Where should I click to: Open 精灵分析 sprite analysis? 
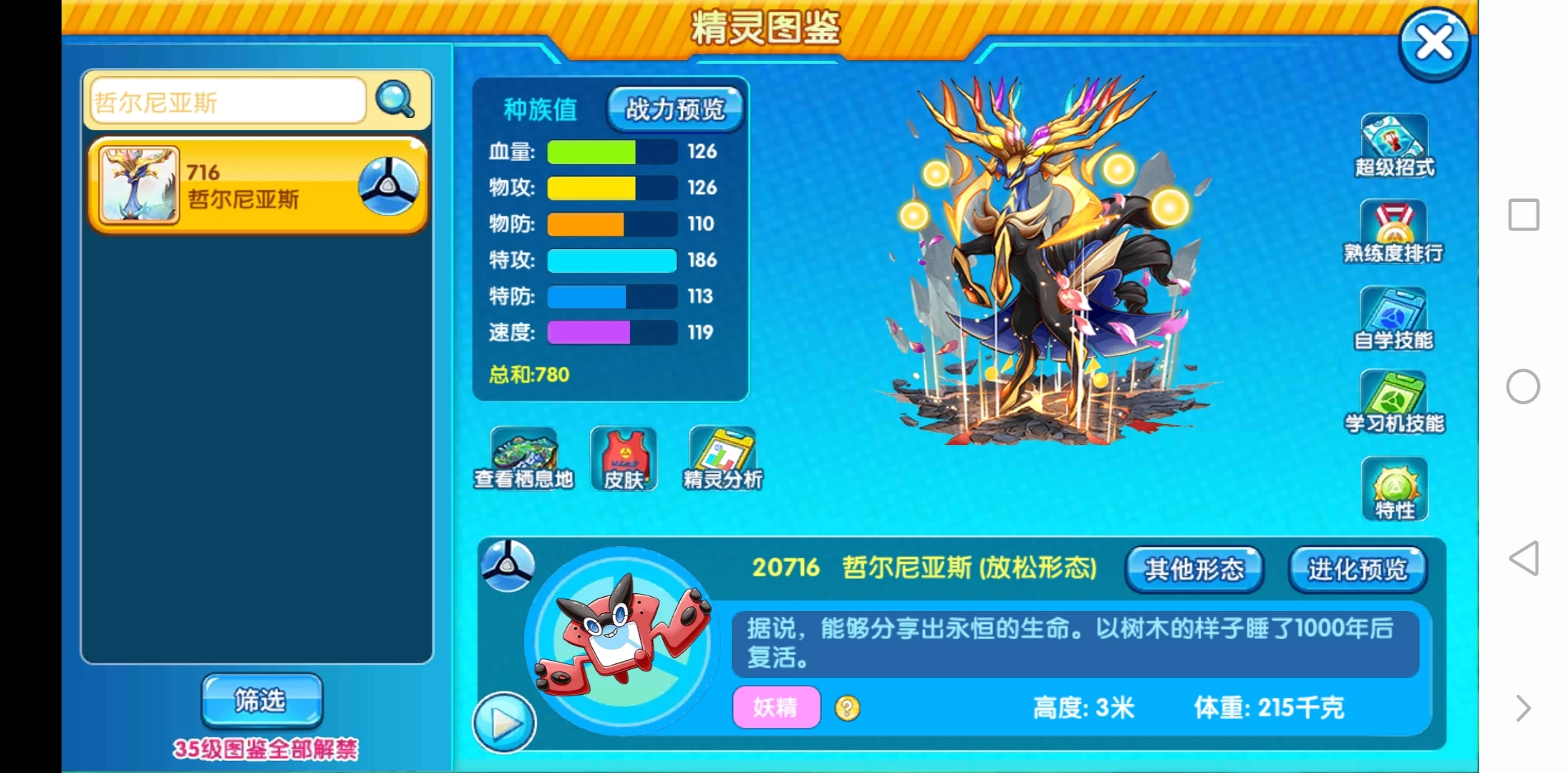click(722, 458)
